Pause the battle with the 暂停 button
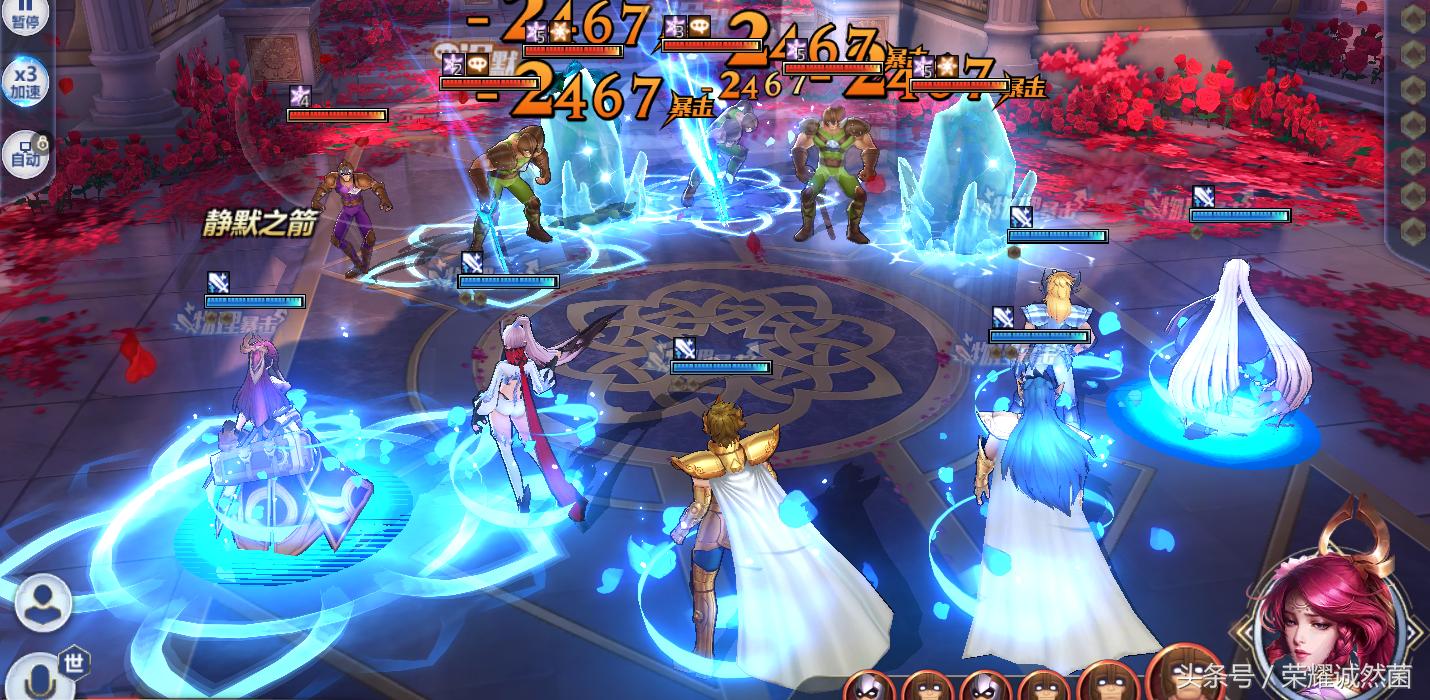Image resolution: width=1430 pixels, height=700 pixels. click(24, 15)
